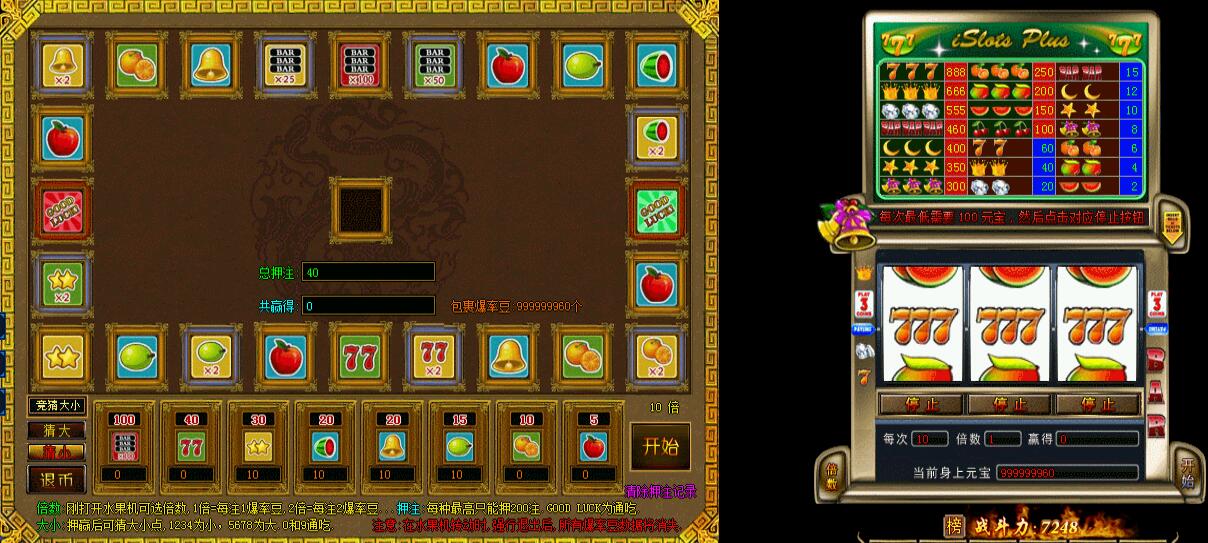1208x543 pixels.
Task: Select the lime 15x bet slot
Action: point(457,445)
